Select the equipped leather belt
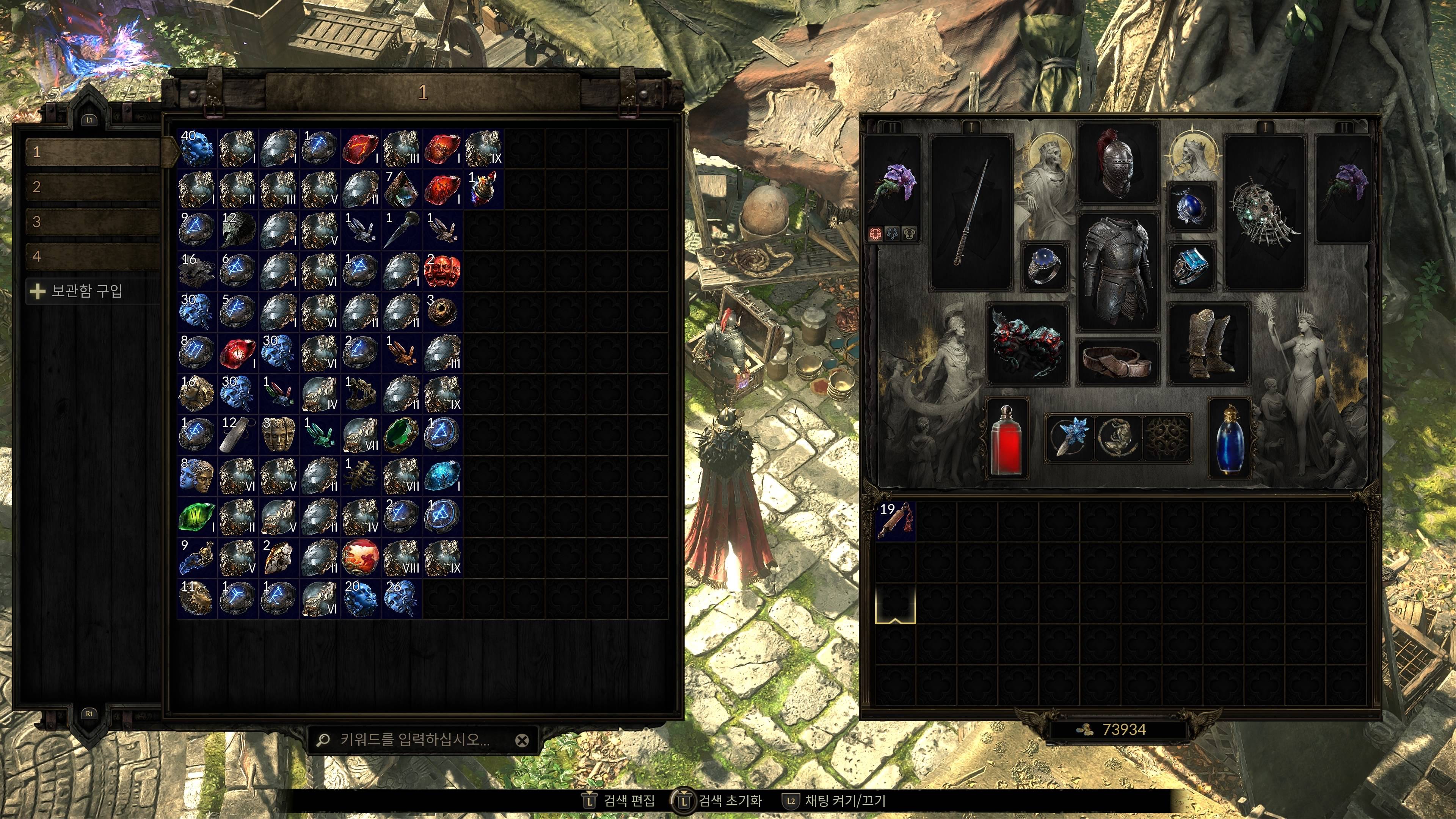The width and height of the screenshot is (1456, 819). [1117, 362]
